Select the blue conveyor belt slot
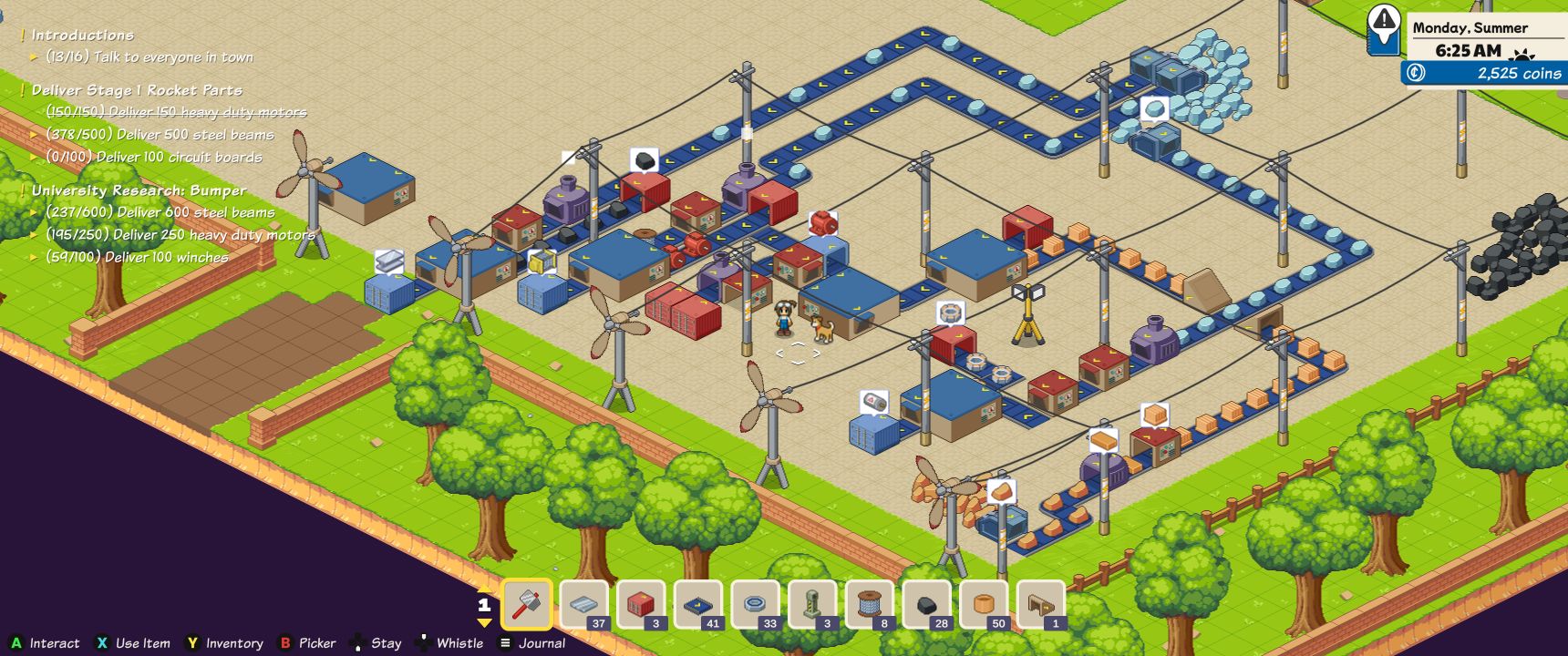The image size is (1568, 656). pyautogui.click(x=698, y=604)
